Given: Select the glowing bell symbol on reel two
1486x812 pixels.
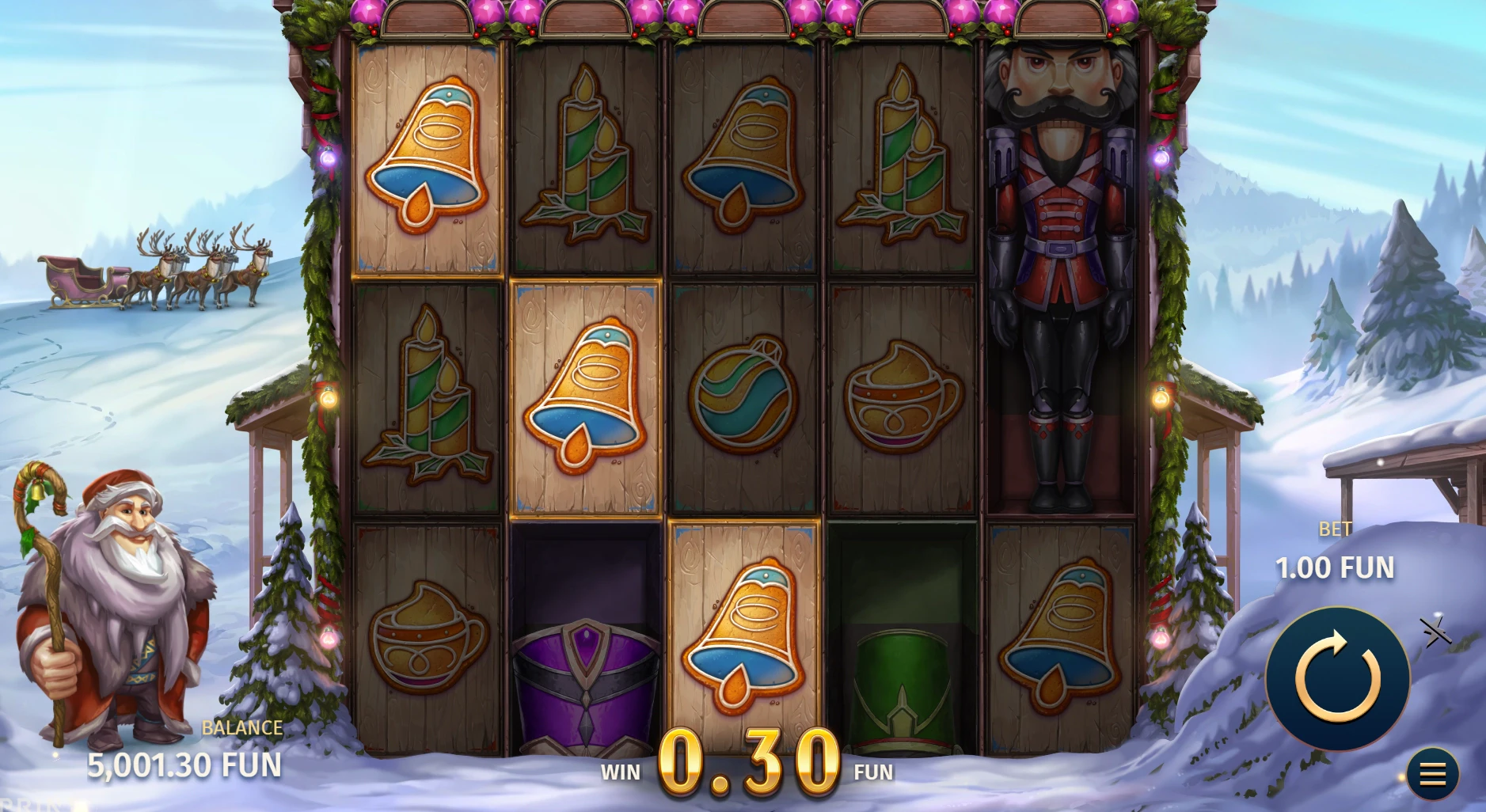Looking at the screenshot, I should tap(587, 396).
